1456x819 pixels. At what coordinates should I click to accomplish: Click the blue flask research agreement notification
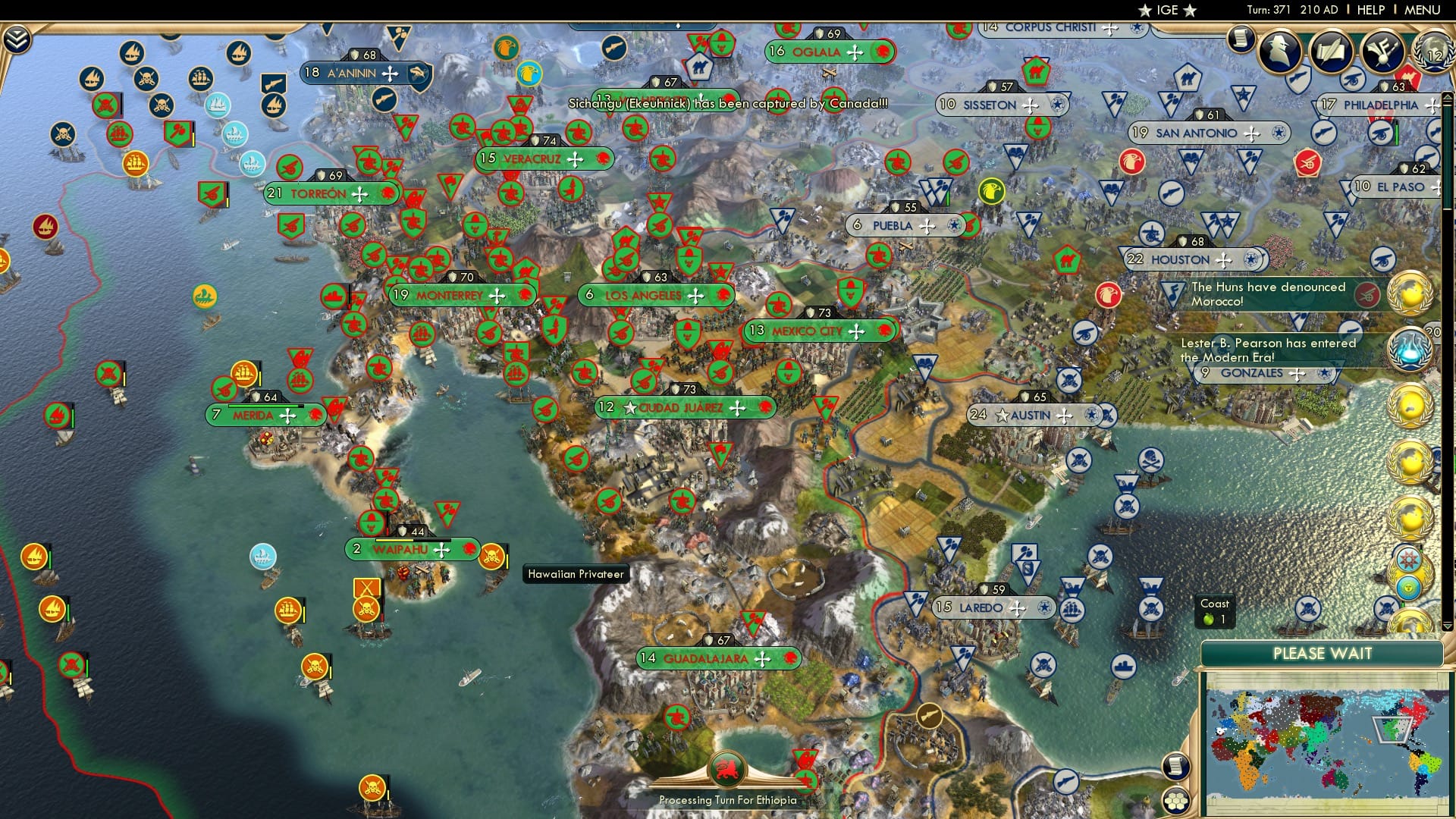pyautogui.click(x=1409, y=347)
